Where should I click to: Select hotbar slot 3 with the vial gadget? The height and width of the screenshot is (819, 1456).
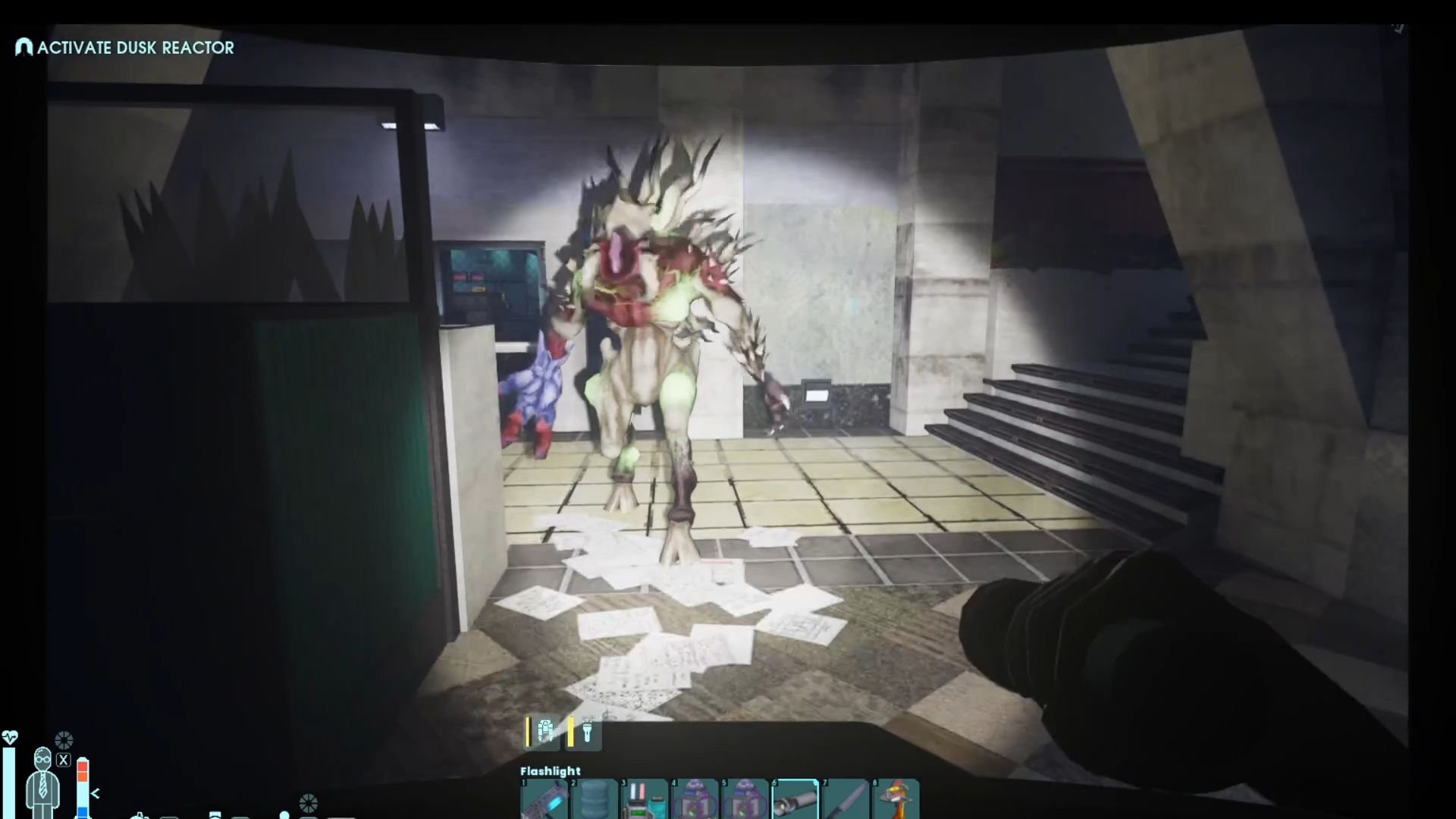pos(644,800)
